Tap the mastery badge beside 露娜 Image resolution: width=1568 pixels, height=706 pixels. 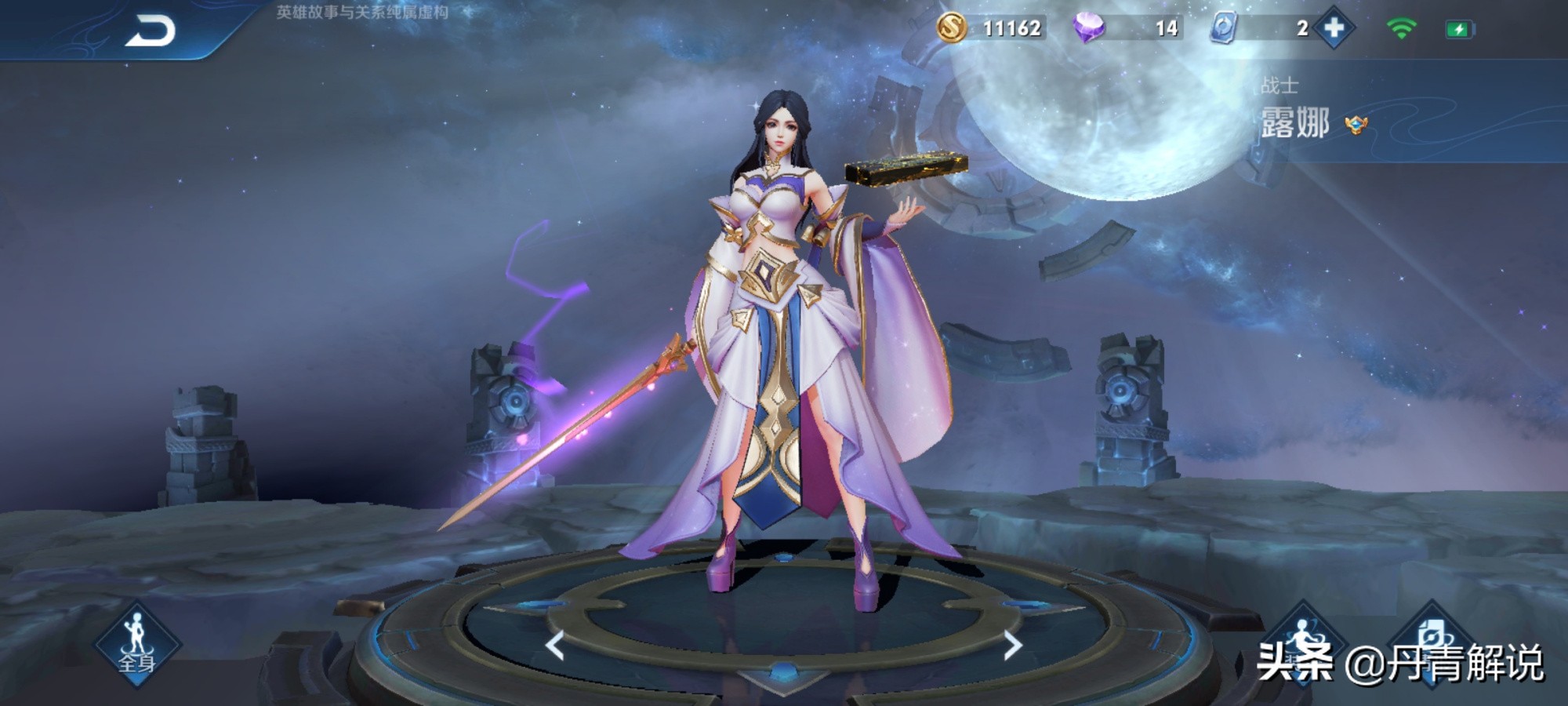click(x=1356, y=124)
